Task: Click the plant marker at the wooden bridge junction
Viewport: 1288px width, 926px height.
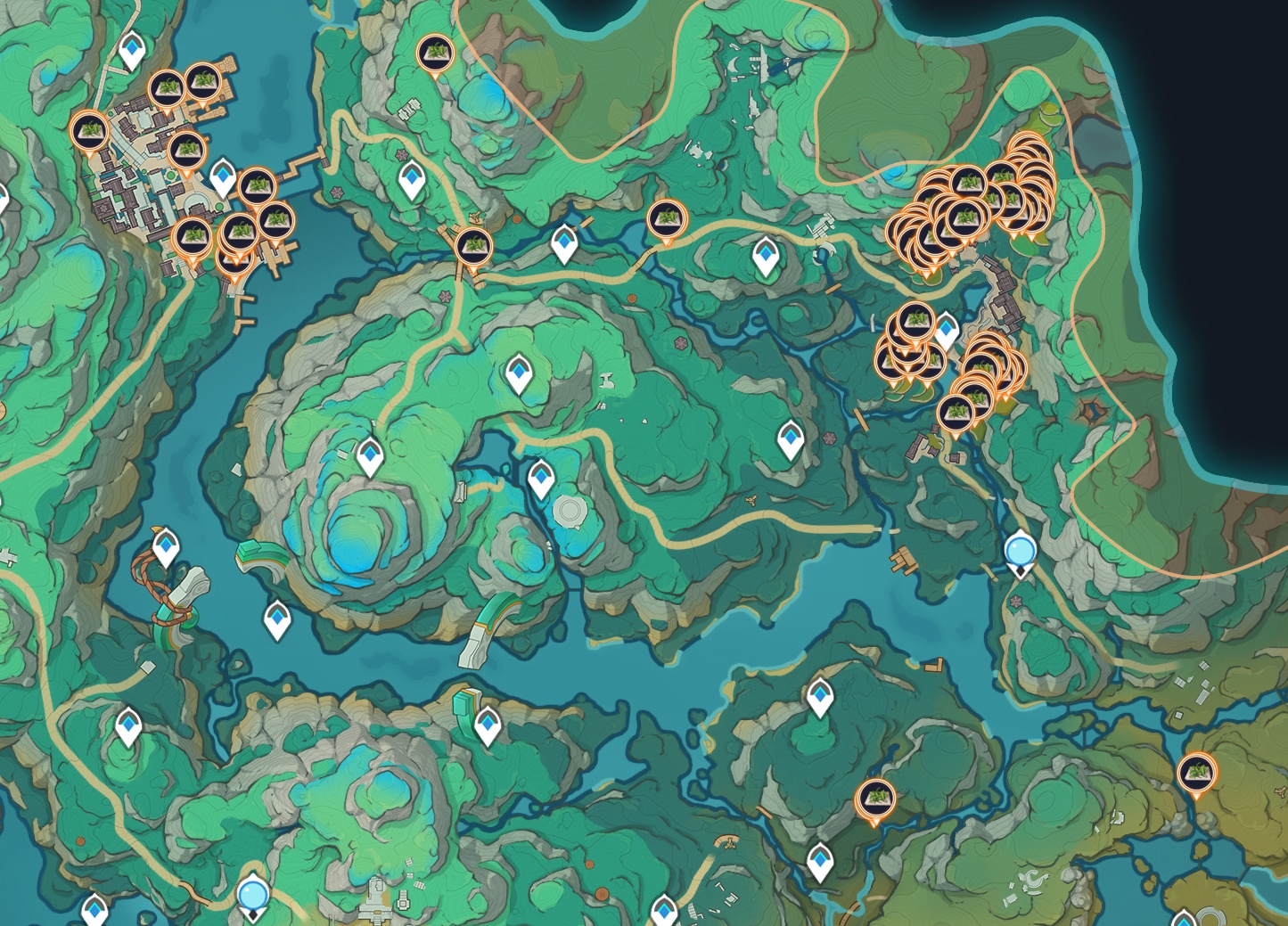Action: (x=472, y=244)
